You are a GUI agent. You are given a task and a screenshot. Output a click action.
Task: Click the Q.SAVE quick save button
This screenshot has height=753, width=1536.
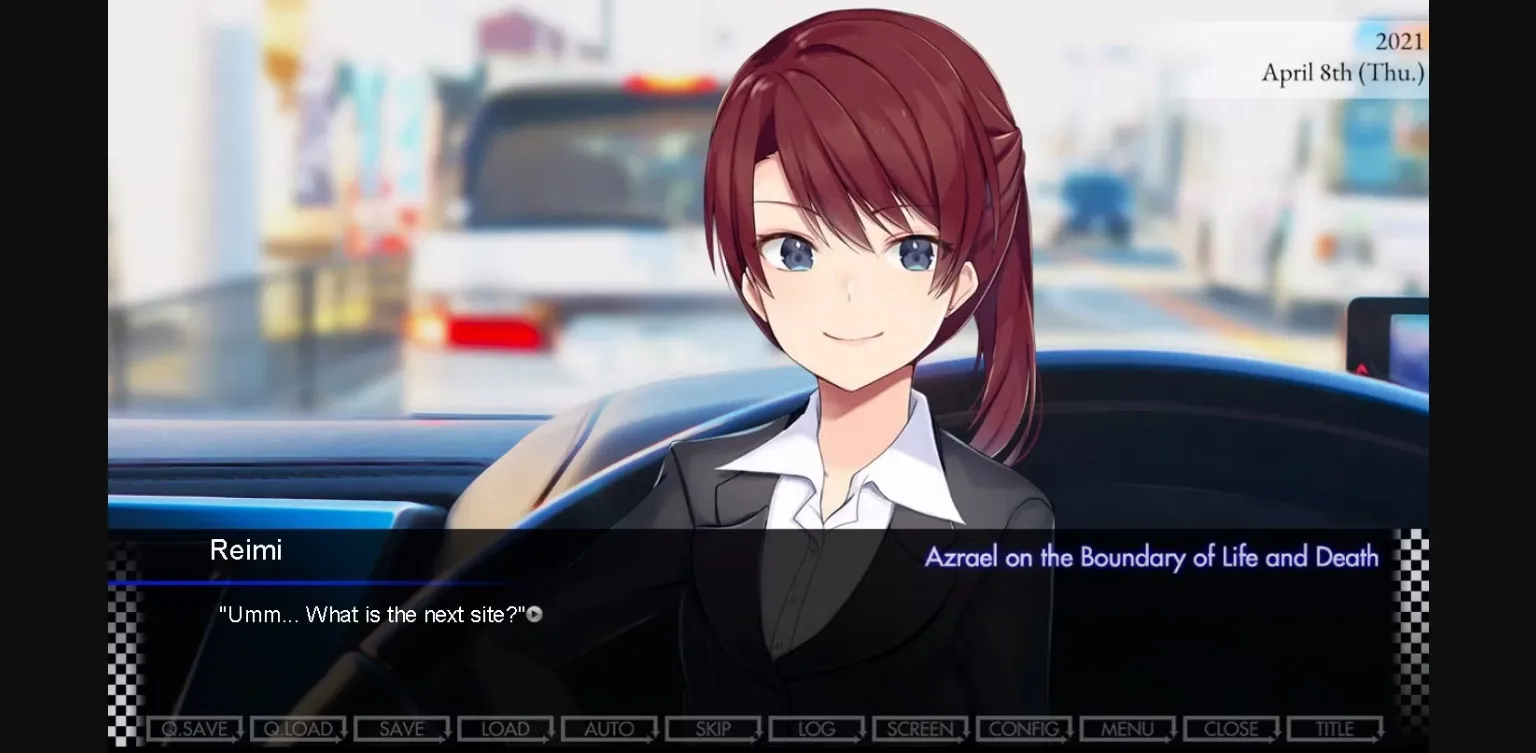195,728
